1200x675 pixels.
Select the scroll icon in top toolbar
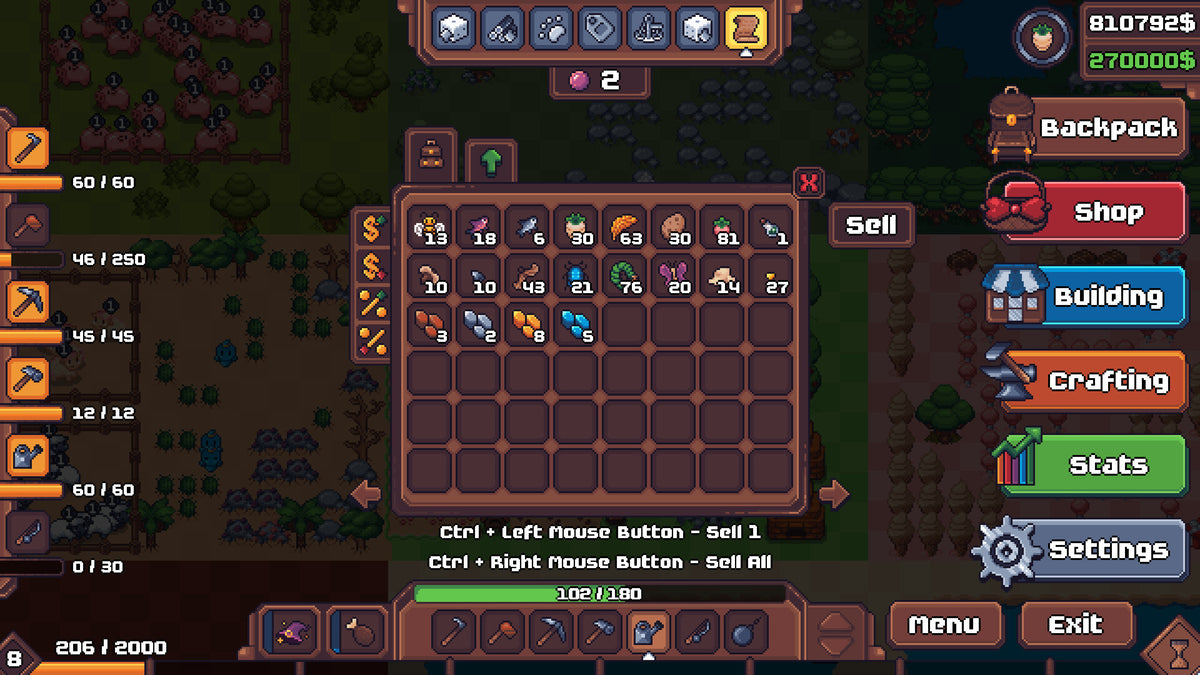[745, 29]
